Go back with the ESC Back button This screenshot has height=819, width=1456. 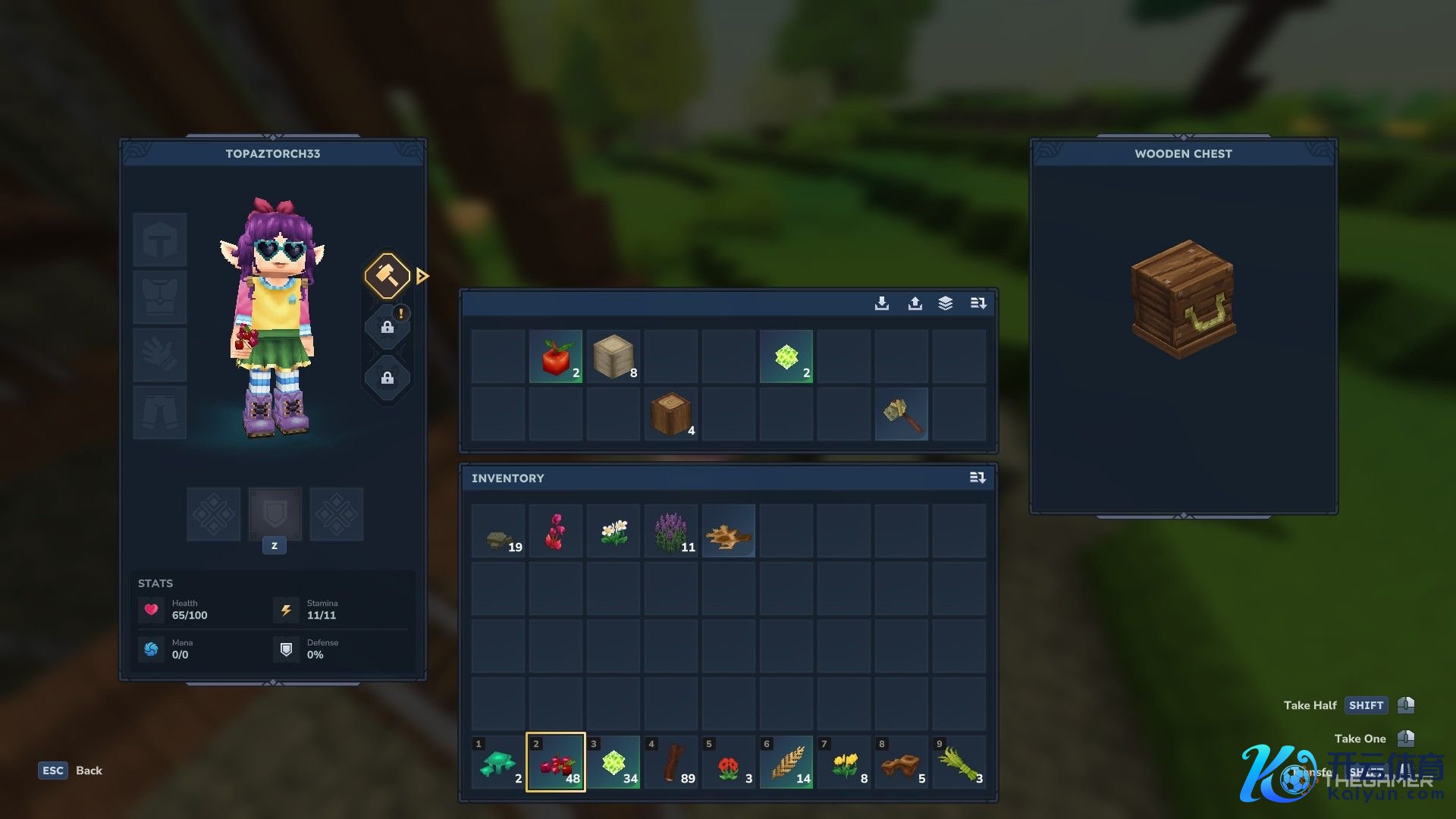click(71, 770)
